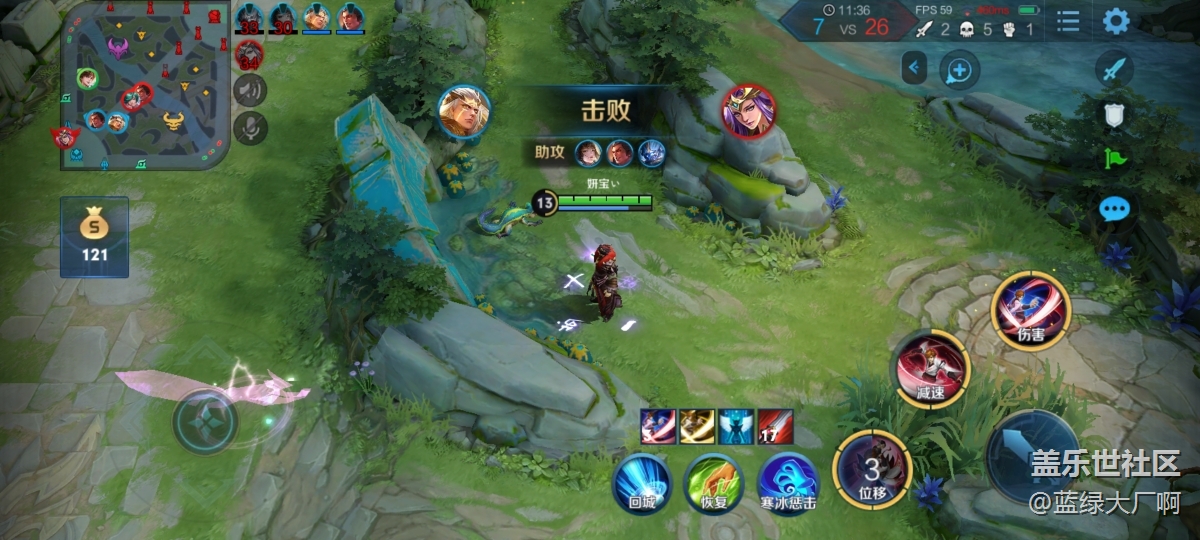The height and width of the screenshot is (540, 1200).
Task: Activate the 减速 skill
Action: [x=931, y=368]
